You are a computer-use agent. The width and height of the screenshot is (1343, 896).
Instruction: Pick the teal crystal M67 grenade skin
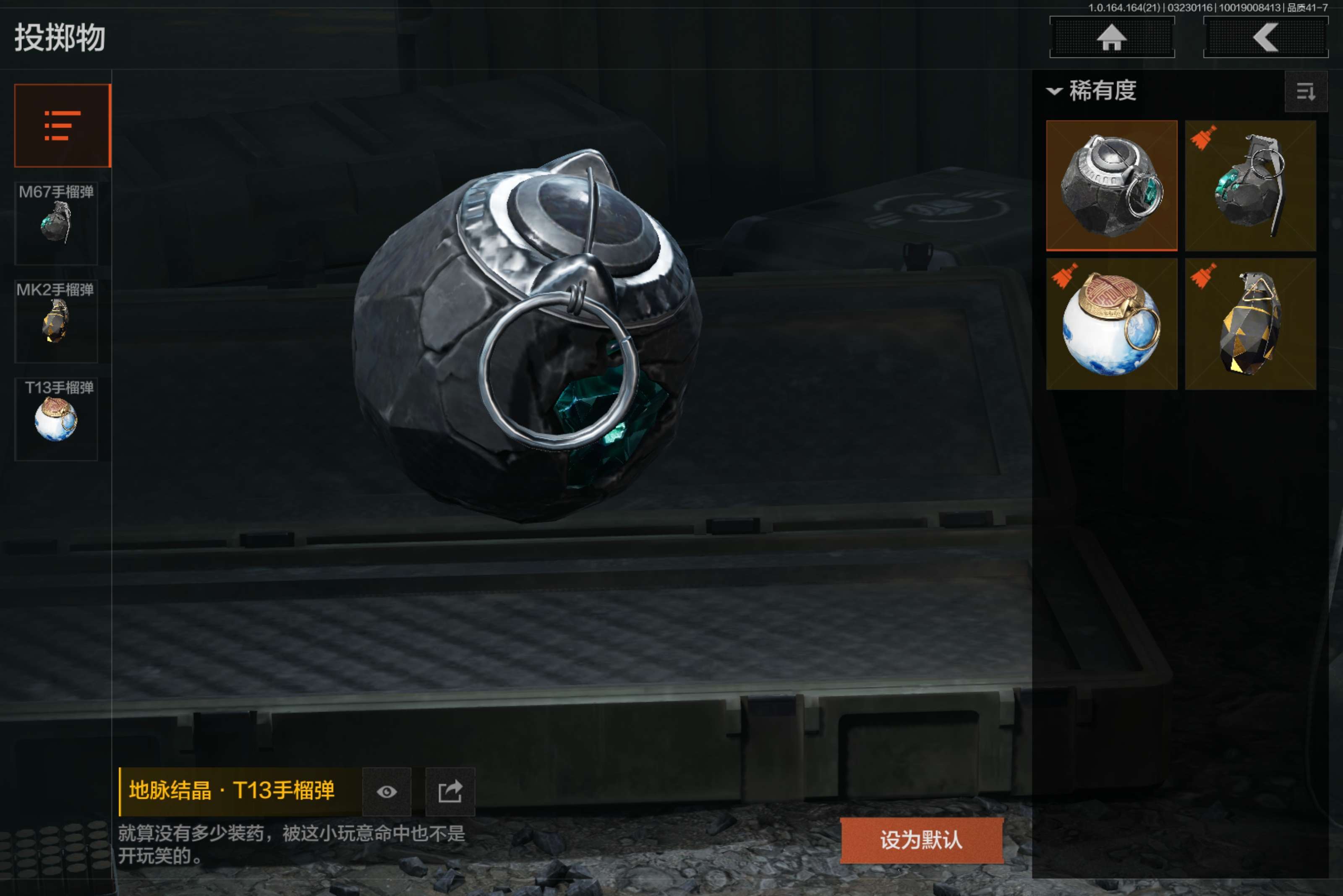(x=1250, y=186)
